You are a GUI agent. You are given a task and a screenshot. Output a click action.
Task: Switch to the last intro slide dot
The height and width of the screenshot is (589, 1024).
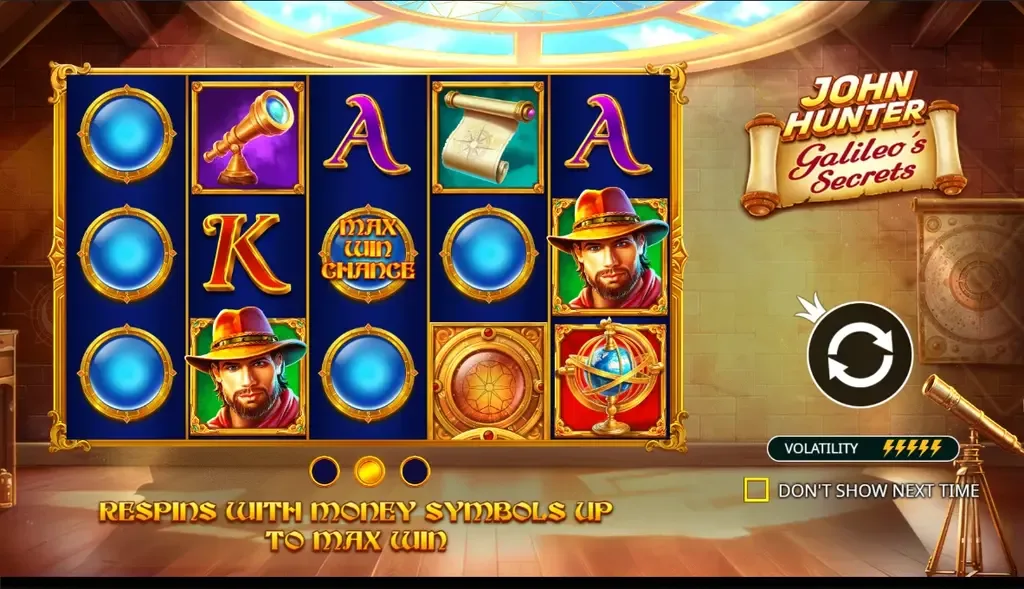(415, 470)
